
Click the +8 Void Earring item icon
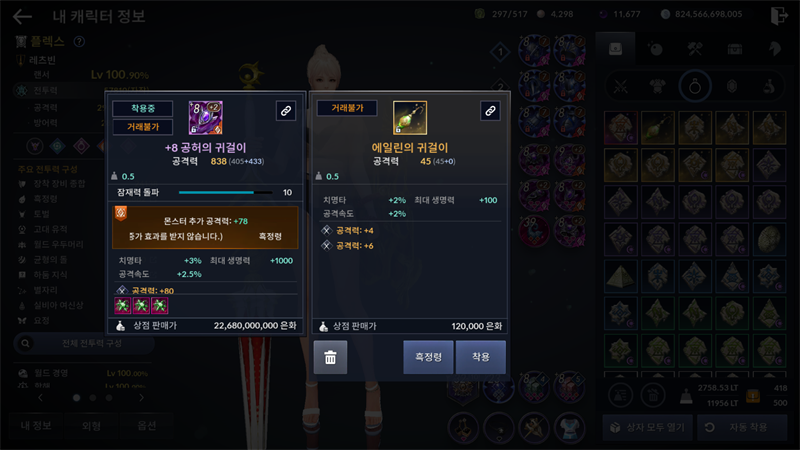tap(205, 118)
